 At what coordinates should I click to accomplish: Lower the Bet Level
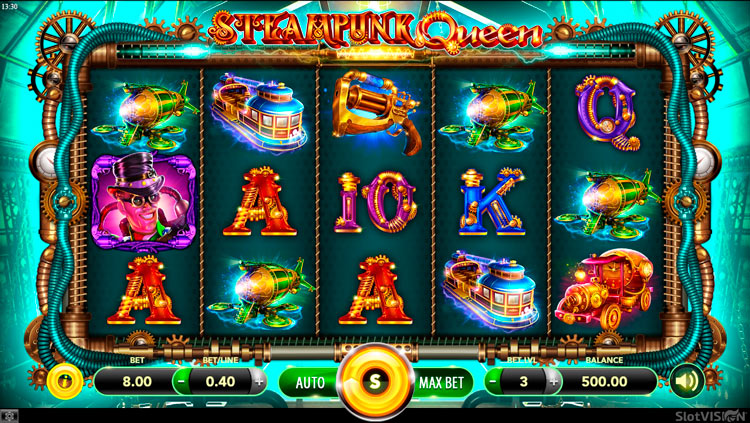(493, 381)
